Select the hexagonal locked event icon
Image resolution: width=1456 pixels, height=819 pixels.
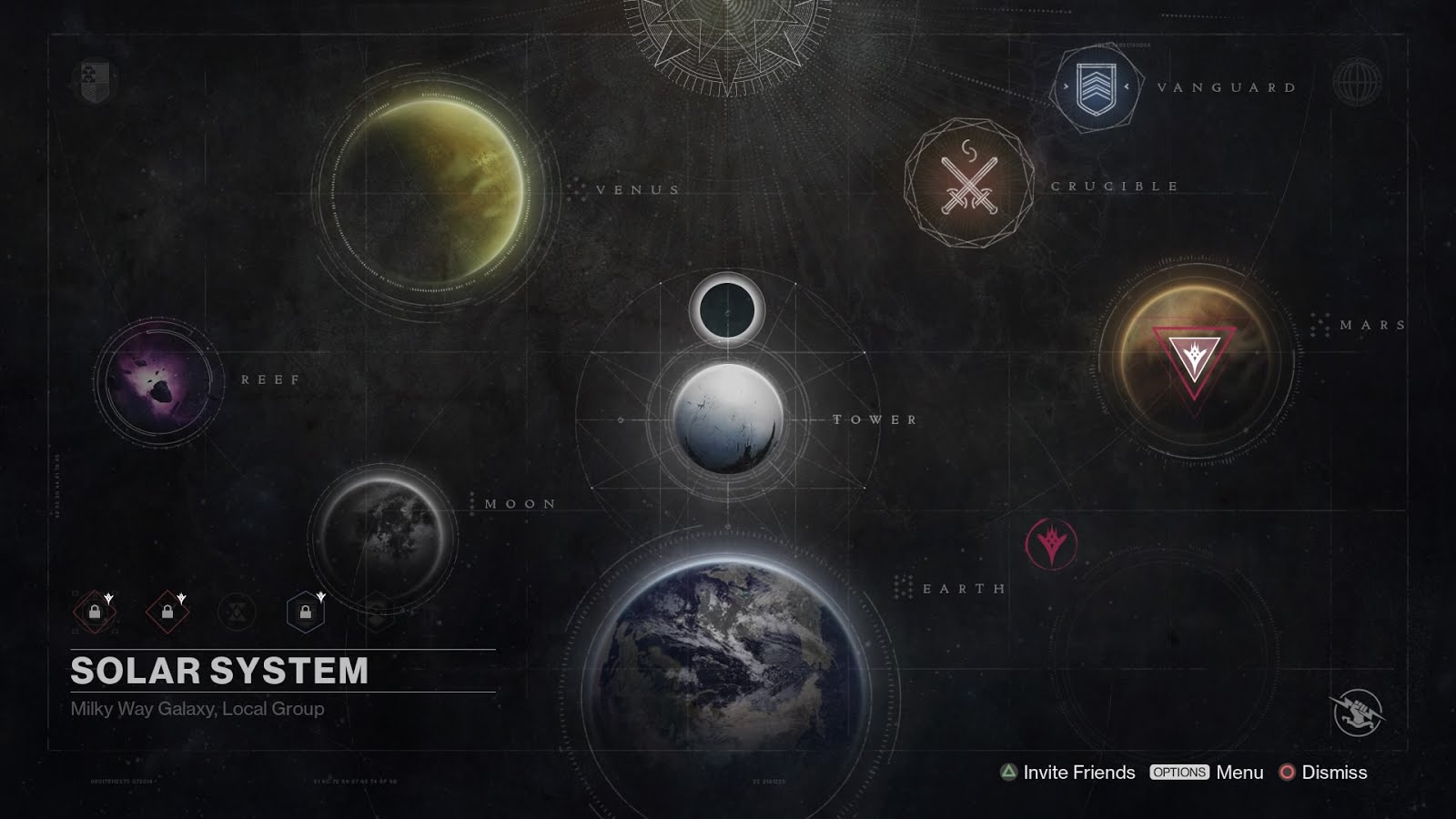point(305,611)
